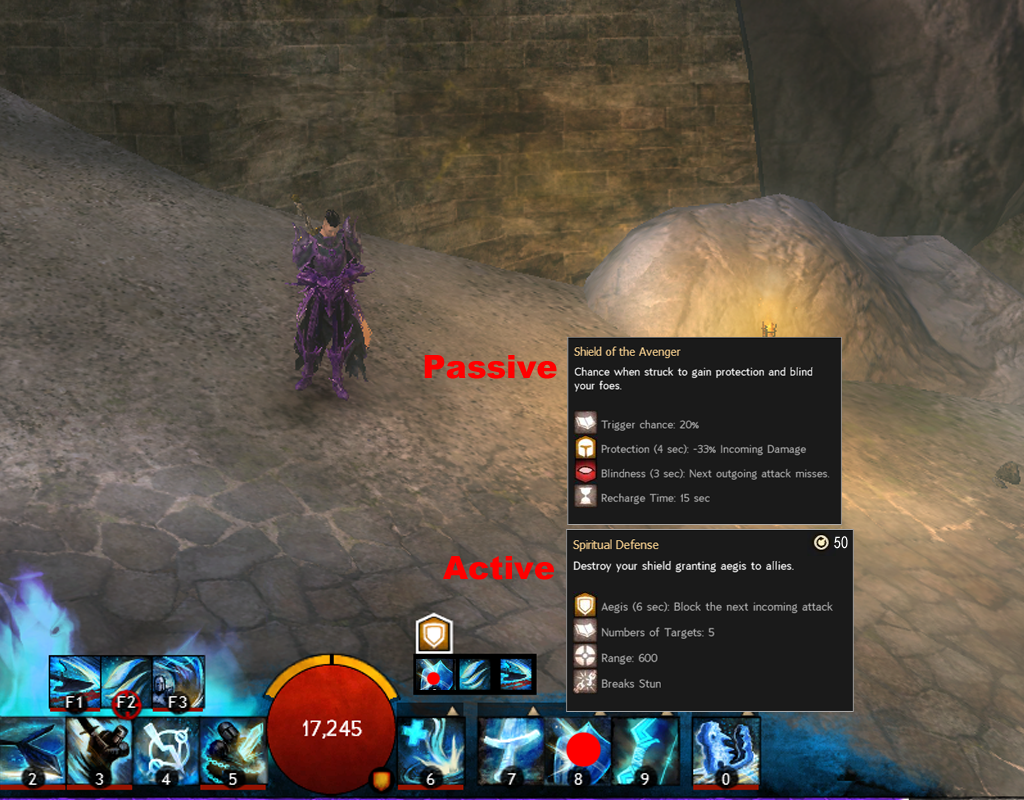Summon the spirit sword skill in slot 9
The width and height of the screenshot is (1024, 800).
645,750
